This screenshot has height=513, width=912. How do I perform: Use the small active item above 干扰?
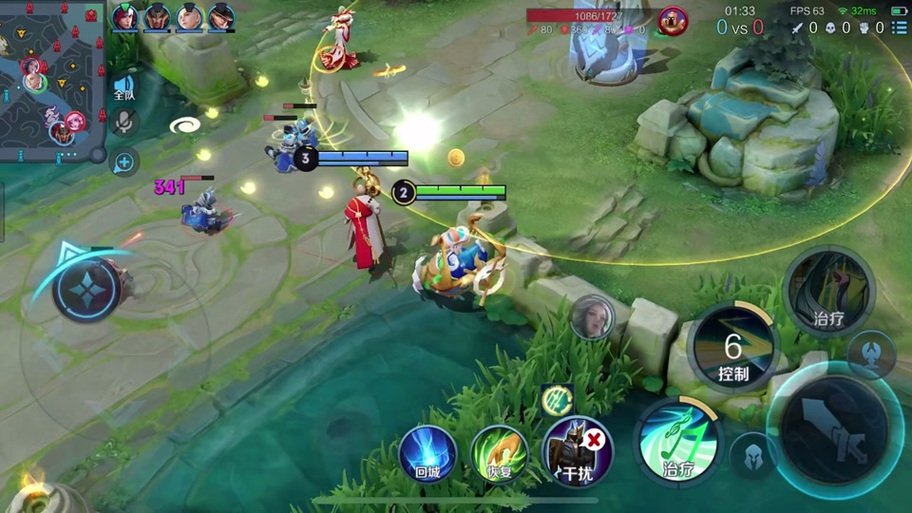tap(556, 400)
